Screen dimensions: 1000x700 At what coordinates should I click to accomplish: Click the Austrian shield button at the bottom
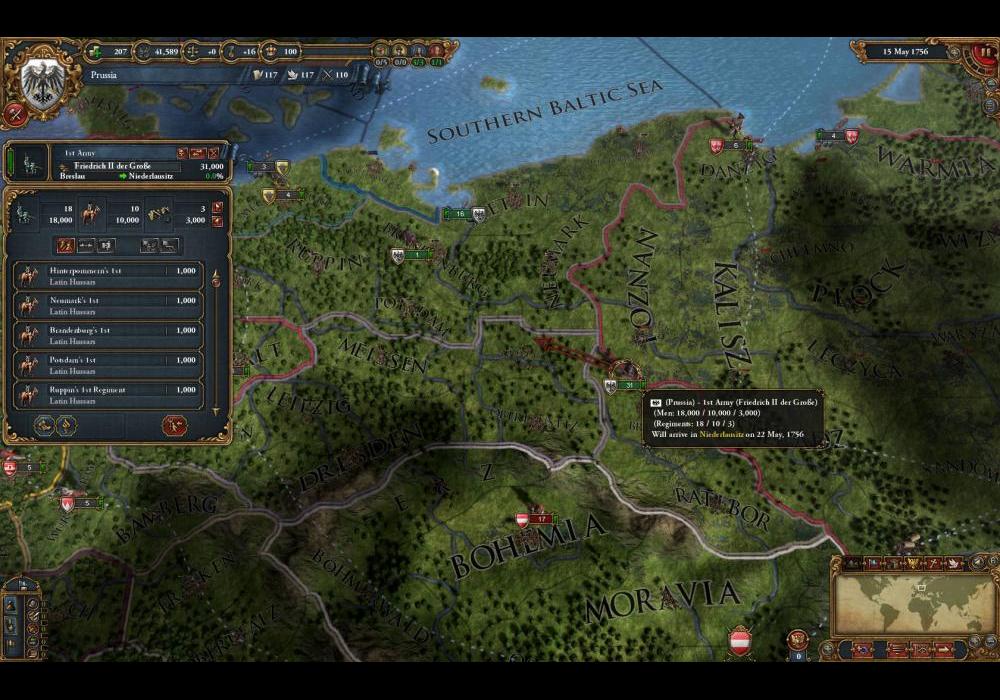[x=740, y=640]
